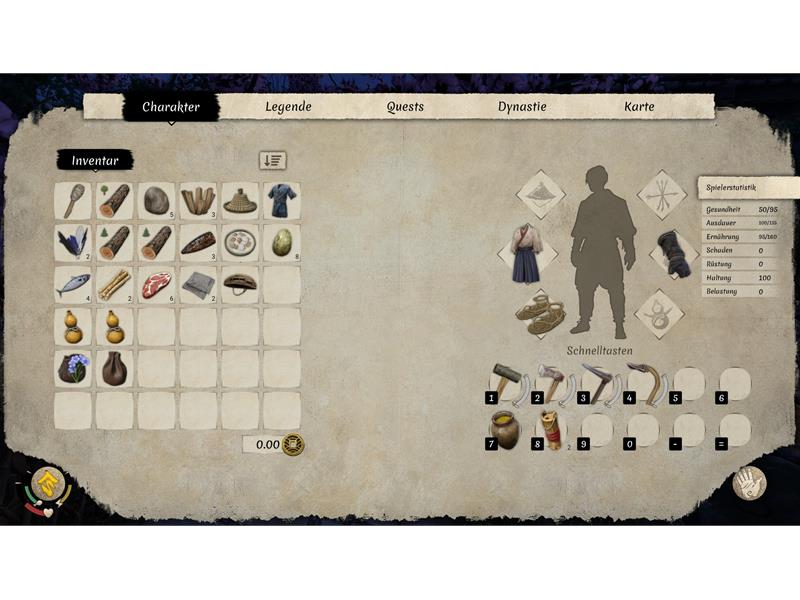Image resolution: width=800 pixels, height=600 pixels.
Task: Select the raw meat slot
Action: click(156, 285)
